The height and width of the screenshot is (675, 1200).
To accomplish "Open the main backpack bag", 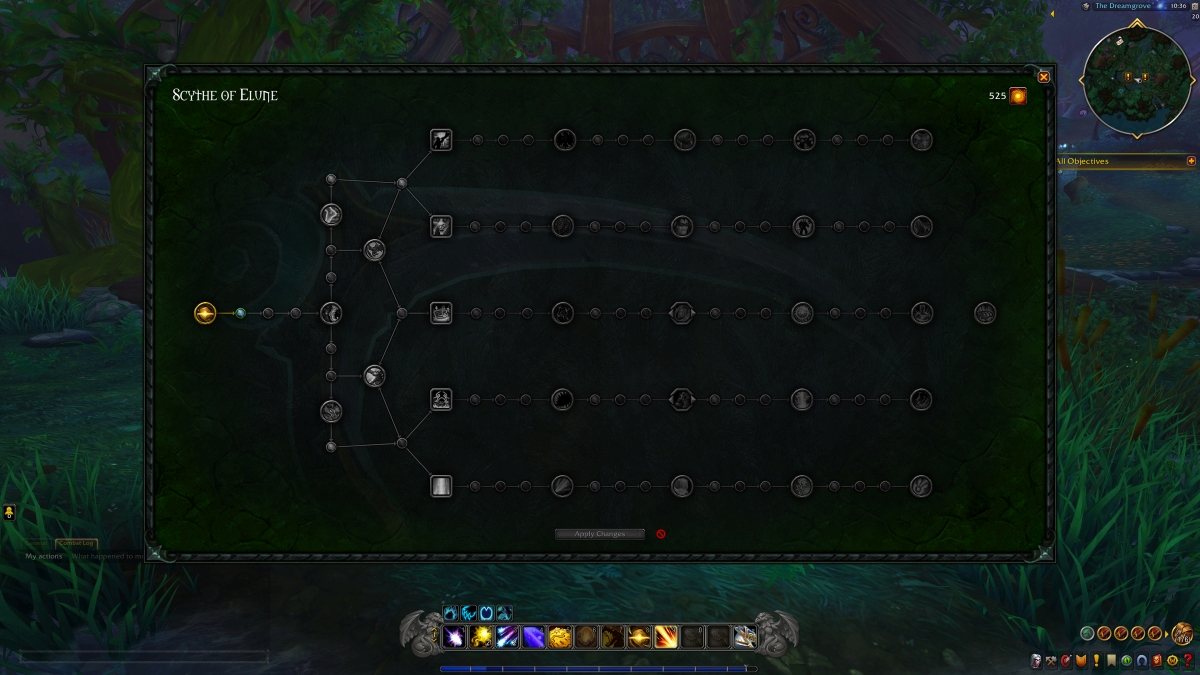I will 1182,633.
